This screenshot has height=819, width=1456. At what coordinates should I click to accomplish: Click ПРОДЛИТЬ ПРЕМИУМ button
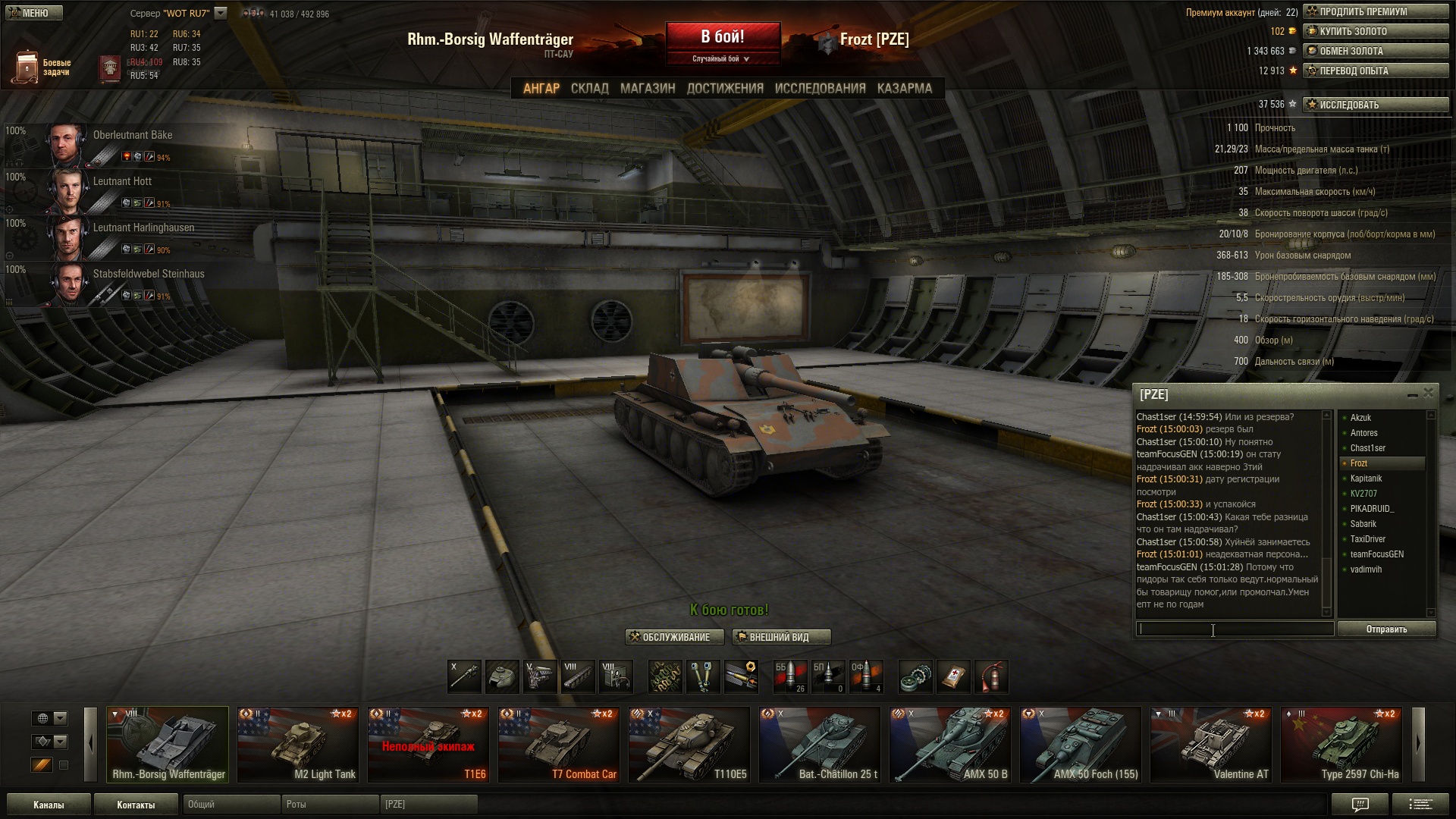(1376, 11)
